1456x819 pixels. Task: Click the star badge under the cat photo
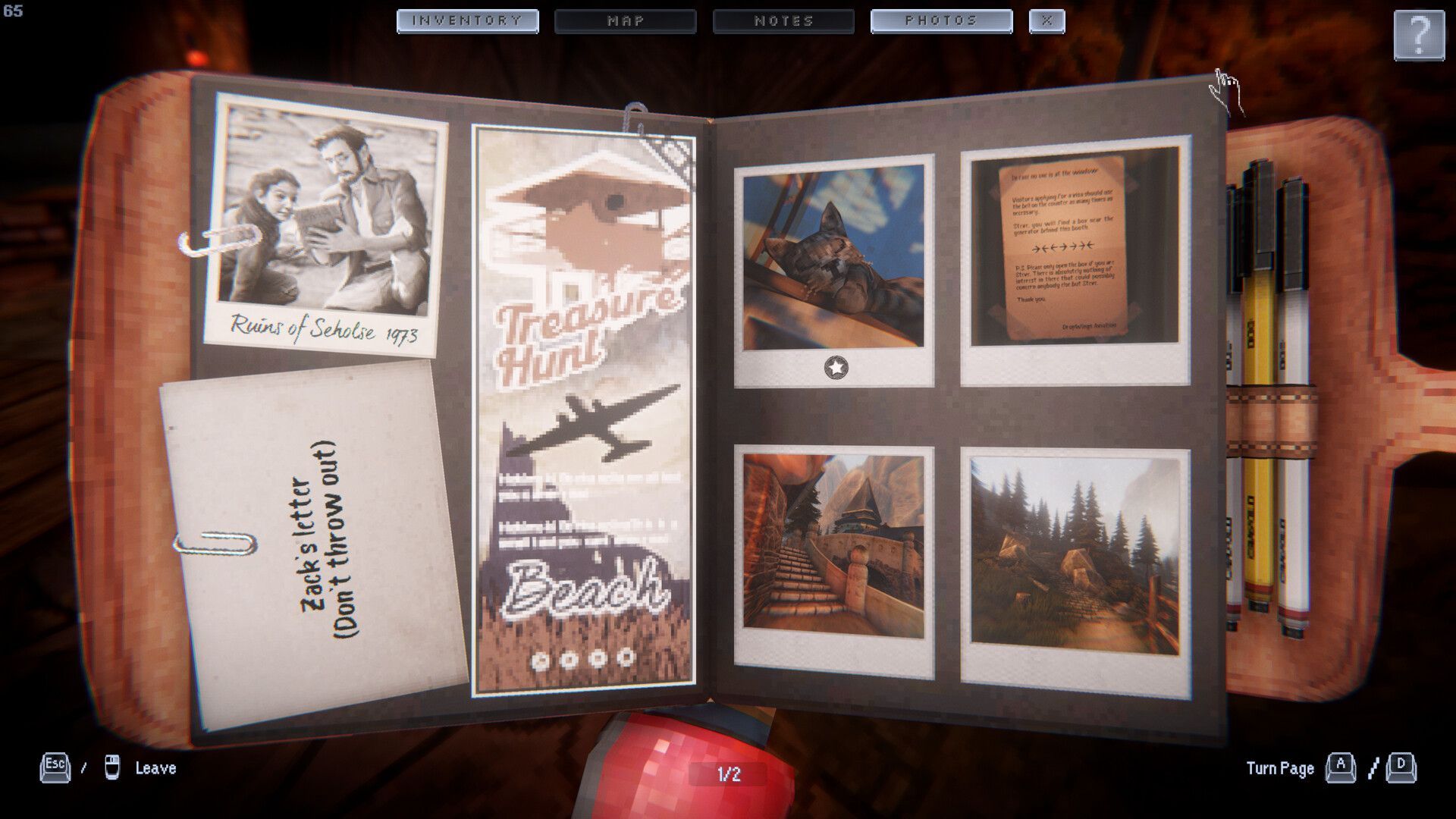tap(836, 368)
